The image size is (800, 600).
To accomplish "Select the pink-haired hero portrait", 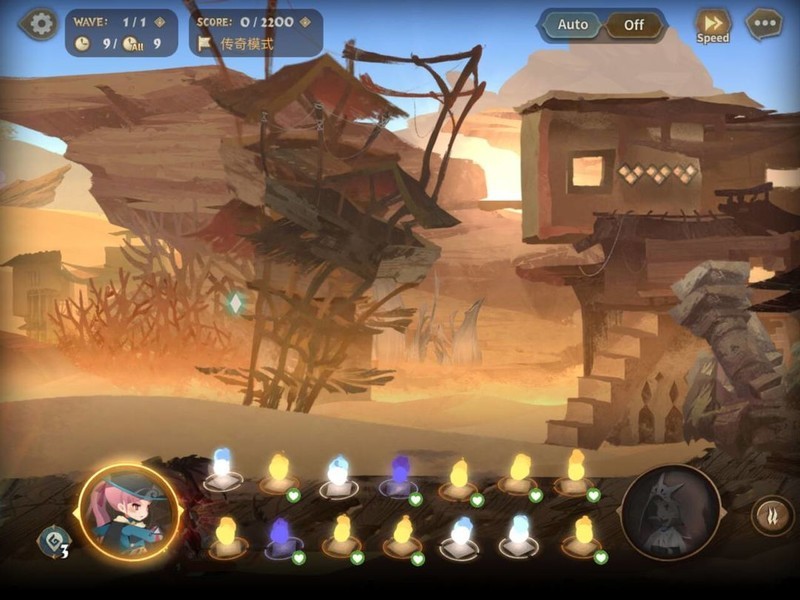I will click(x=128, y=512).
